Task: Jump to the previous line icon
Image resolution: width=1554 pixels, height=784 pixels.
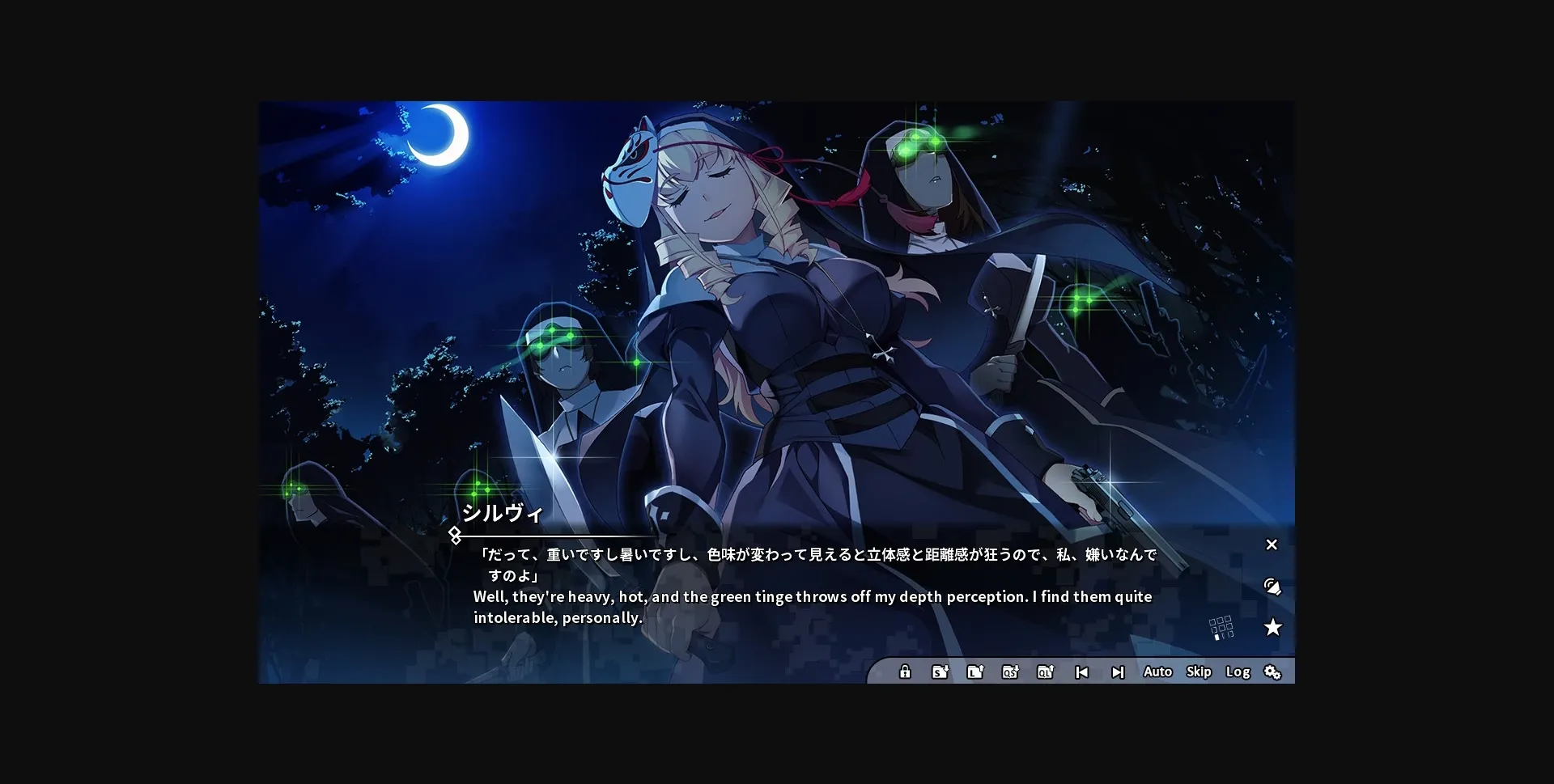Action: pyautogui.click(x=1082, y=672)
